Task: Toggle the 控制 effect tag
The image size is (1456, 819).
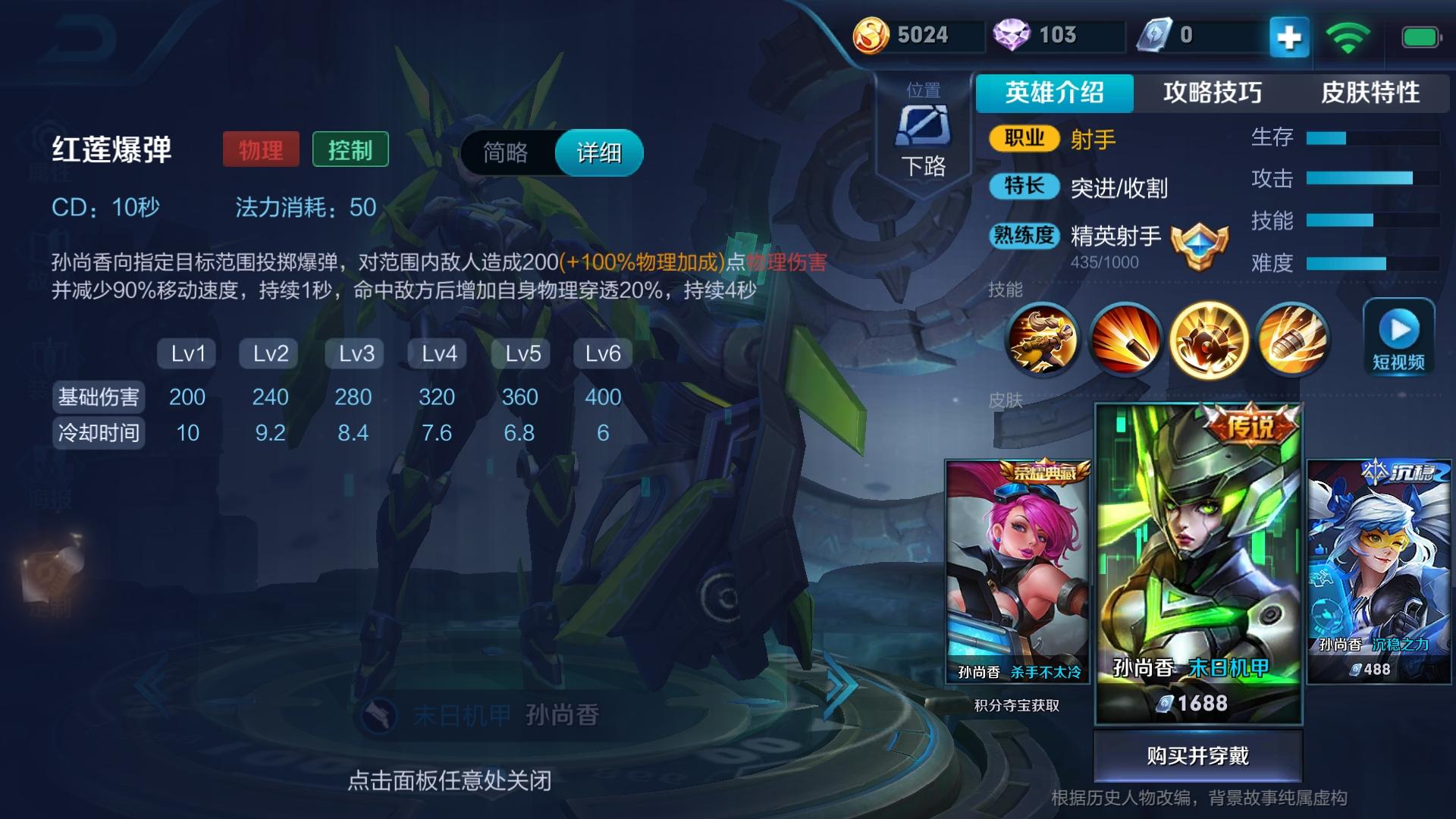Action: coord(350,150)
